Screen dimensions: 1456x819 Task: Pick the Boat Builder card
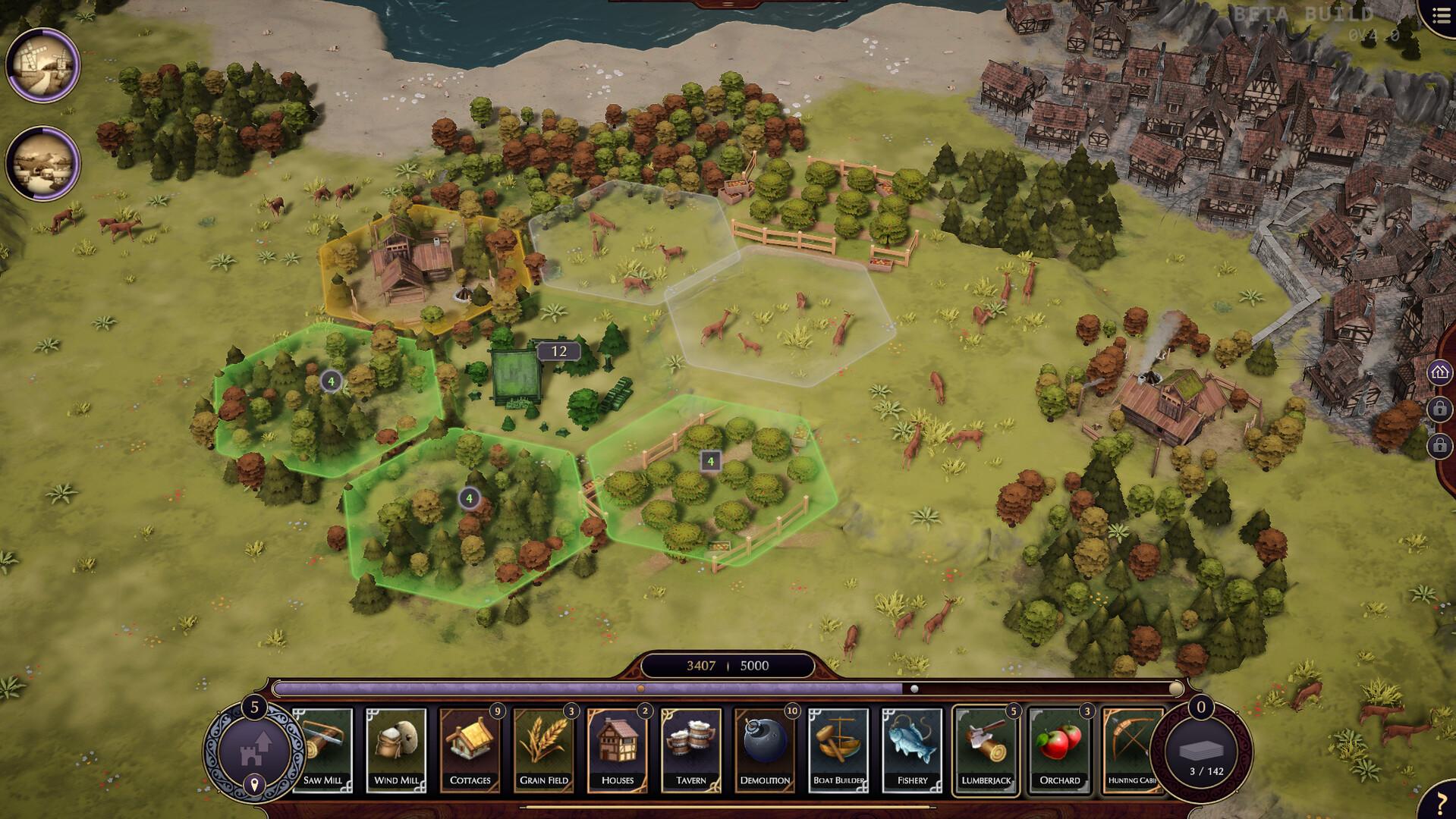tap(838, 750)
